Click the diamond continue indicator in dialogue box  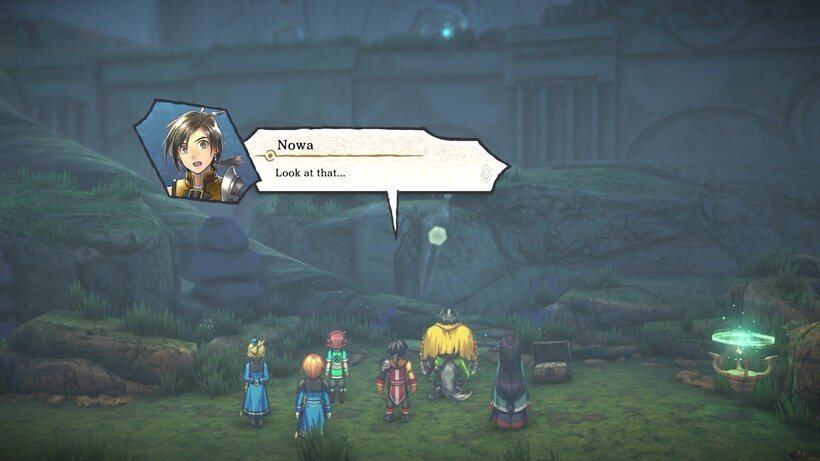[486, 172]
